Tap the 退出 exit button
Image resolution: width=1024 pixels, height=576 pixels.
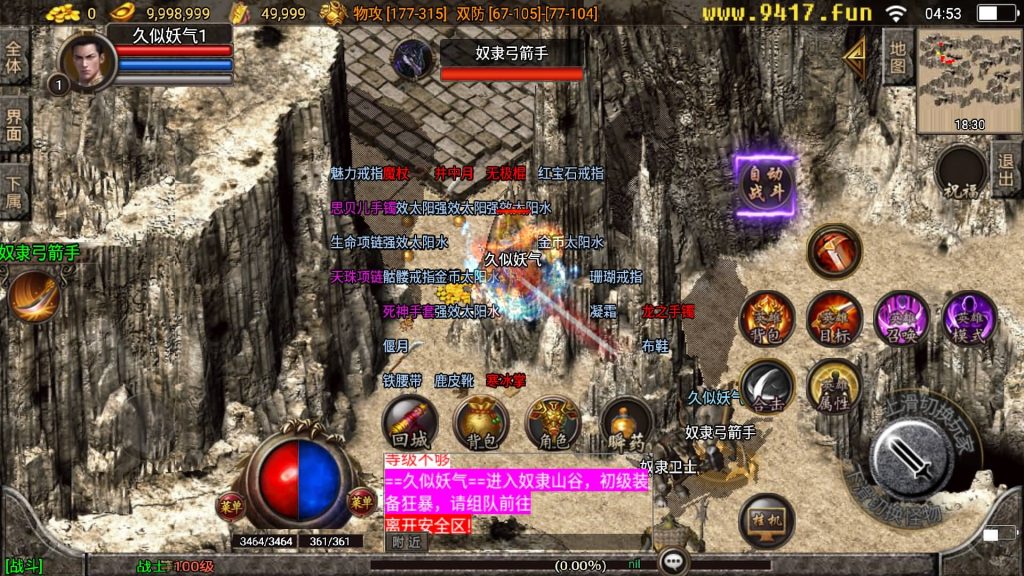1005,171
